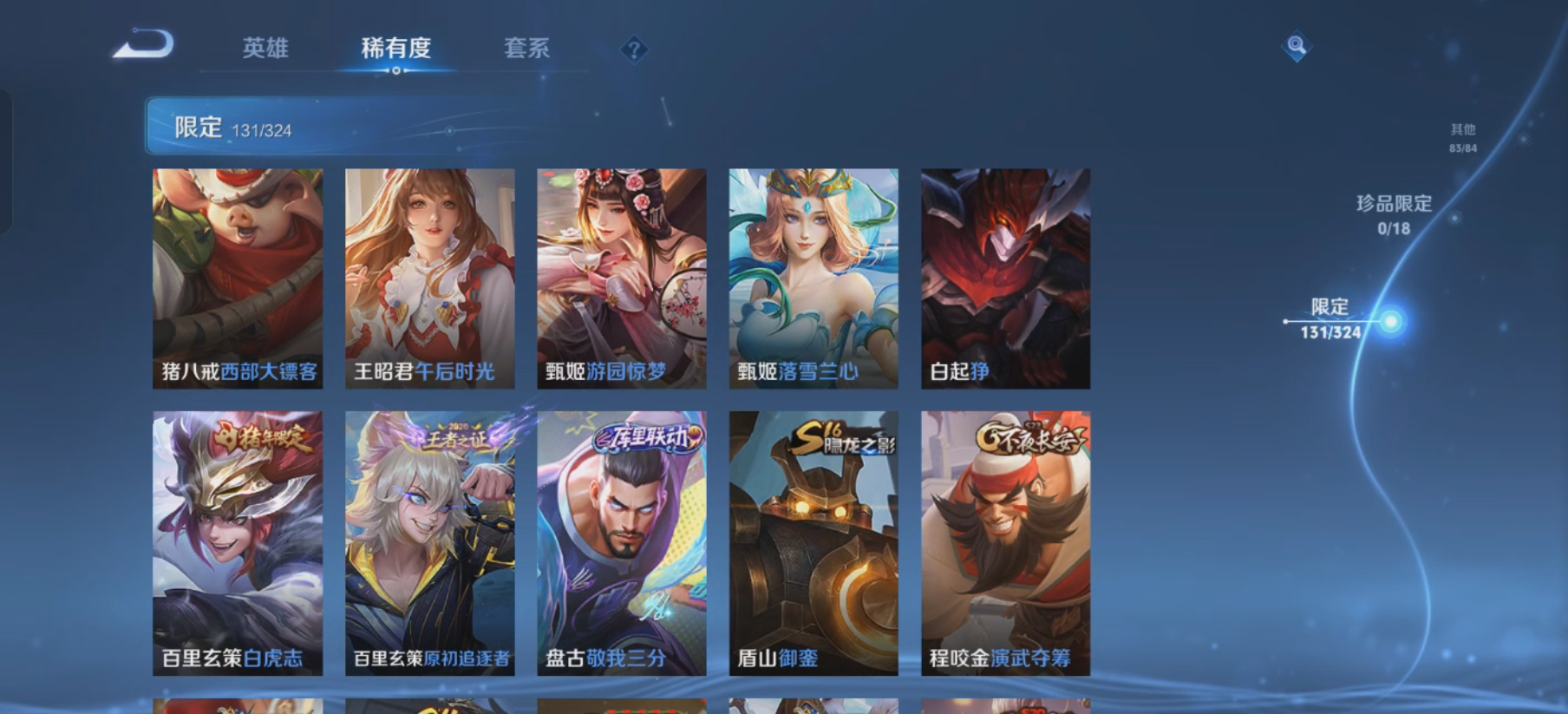Open 王昭君 午后时光 skin card
This screenshot has height=714, width=1568.
tap(429, 278)
